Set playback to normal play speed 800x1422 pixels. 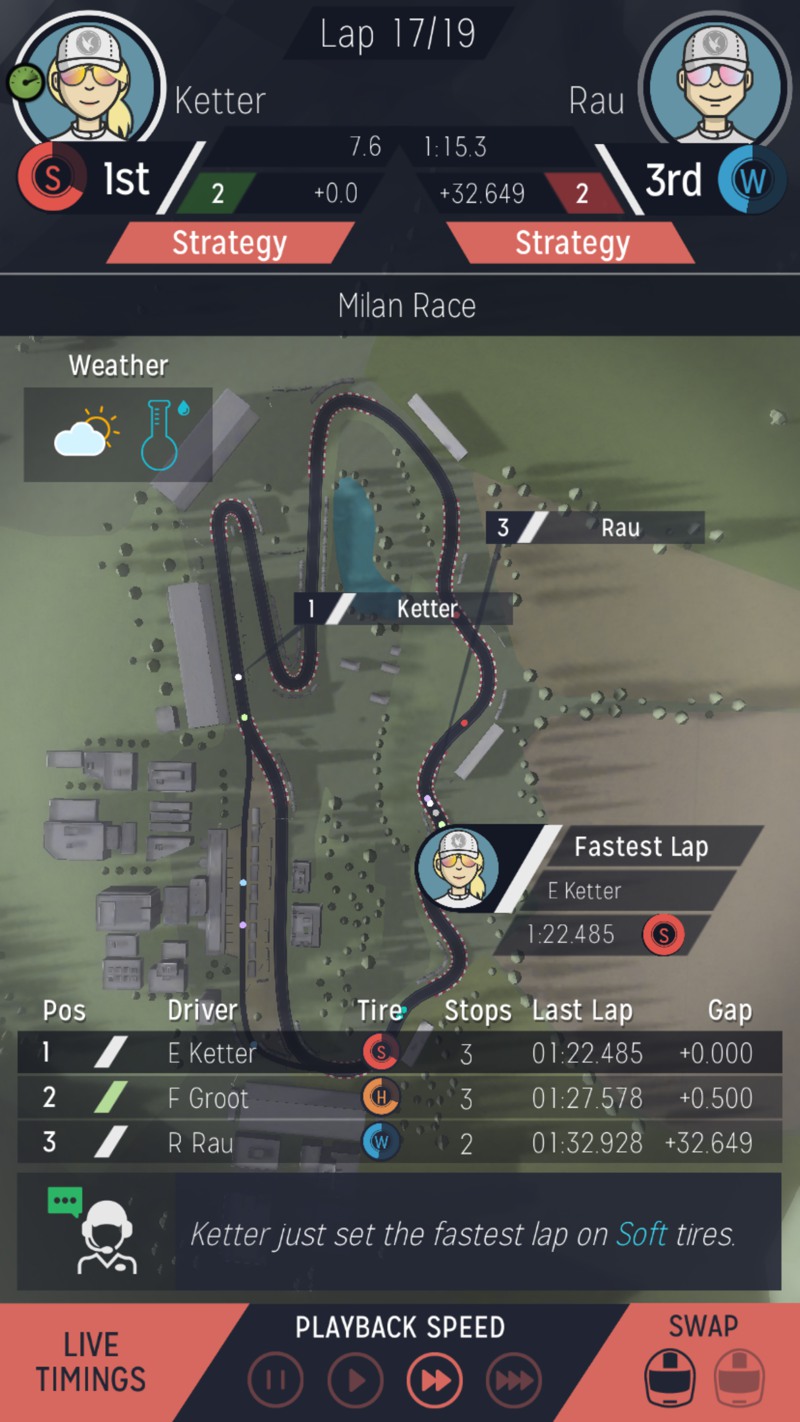coord(355,1381)
